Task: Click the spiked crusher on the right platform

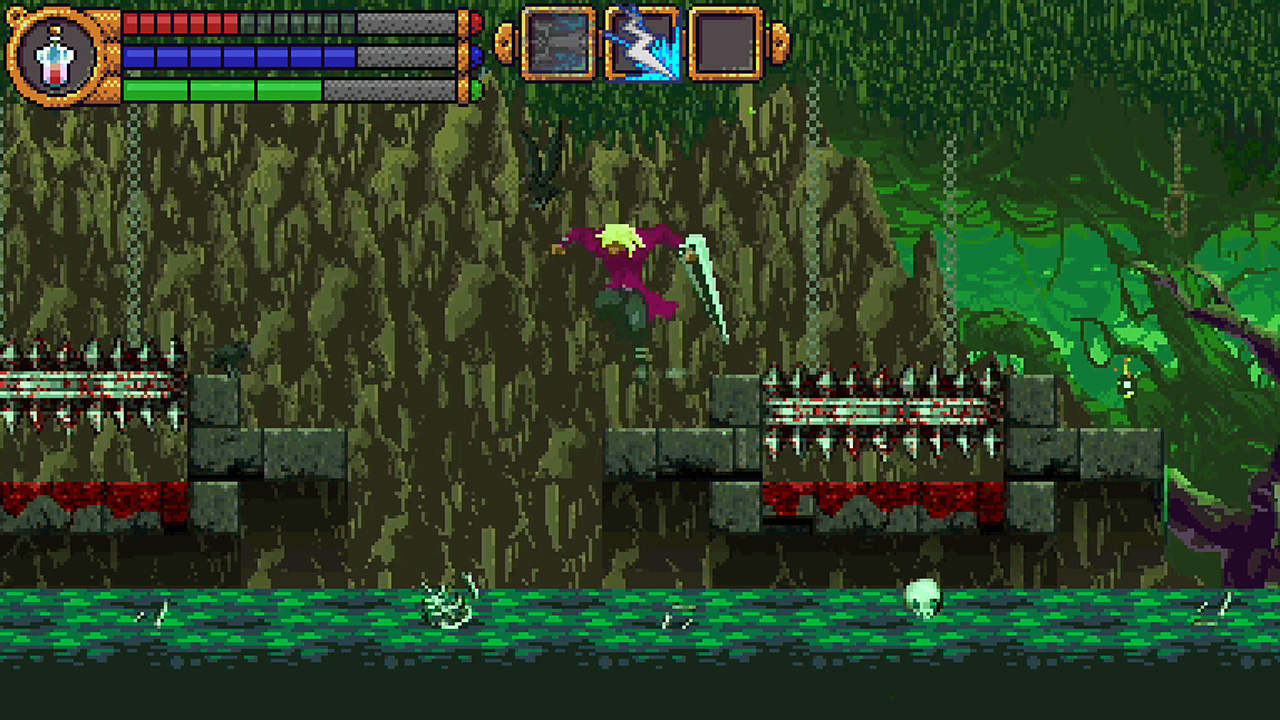Action: point(885,410)
